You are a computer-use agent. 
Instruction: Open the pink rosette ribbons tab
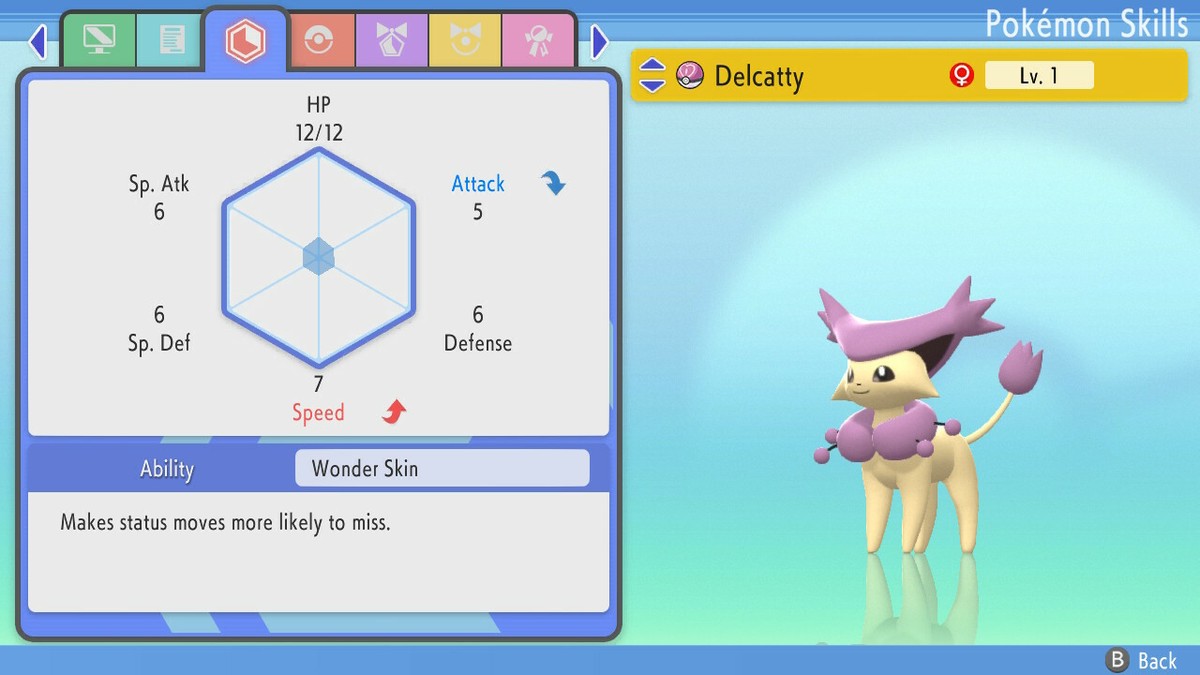pyautogui.click(x=538, y=40)
